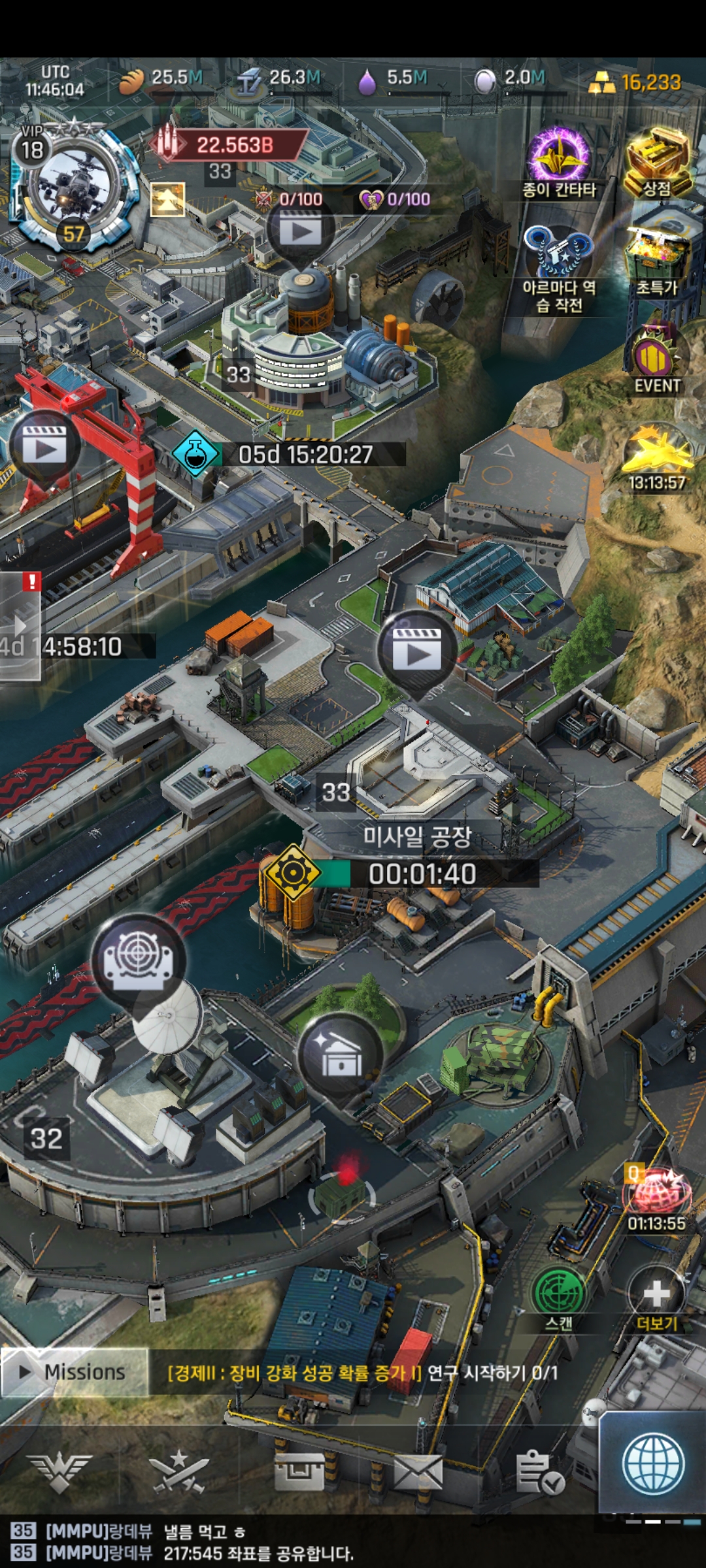Image resolution: width=706 pixels, height=1568 pixels.
Task: Open the crossed jets battle menu
Action: pos(179,1473)
